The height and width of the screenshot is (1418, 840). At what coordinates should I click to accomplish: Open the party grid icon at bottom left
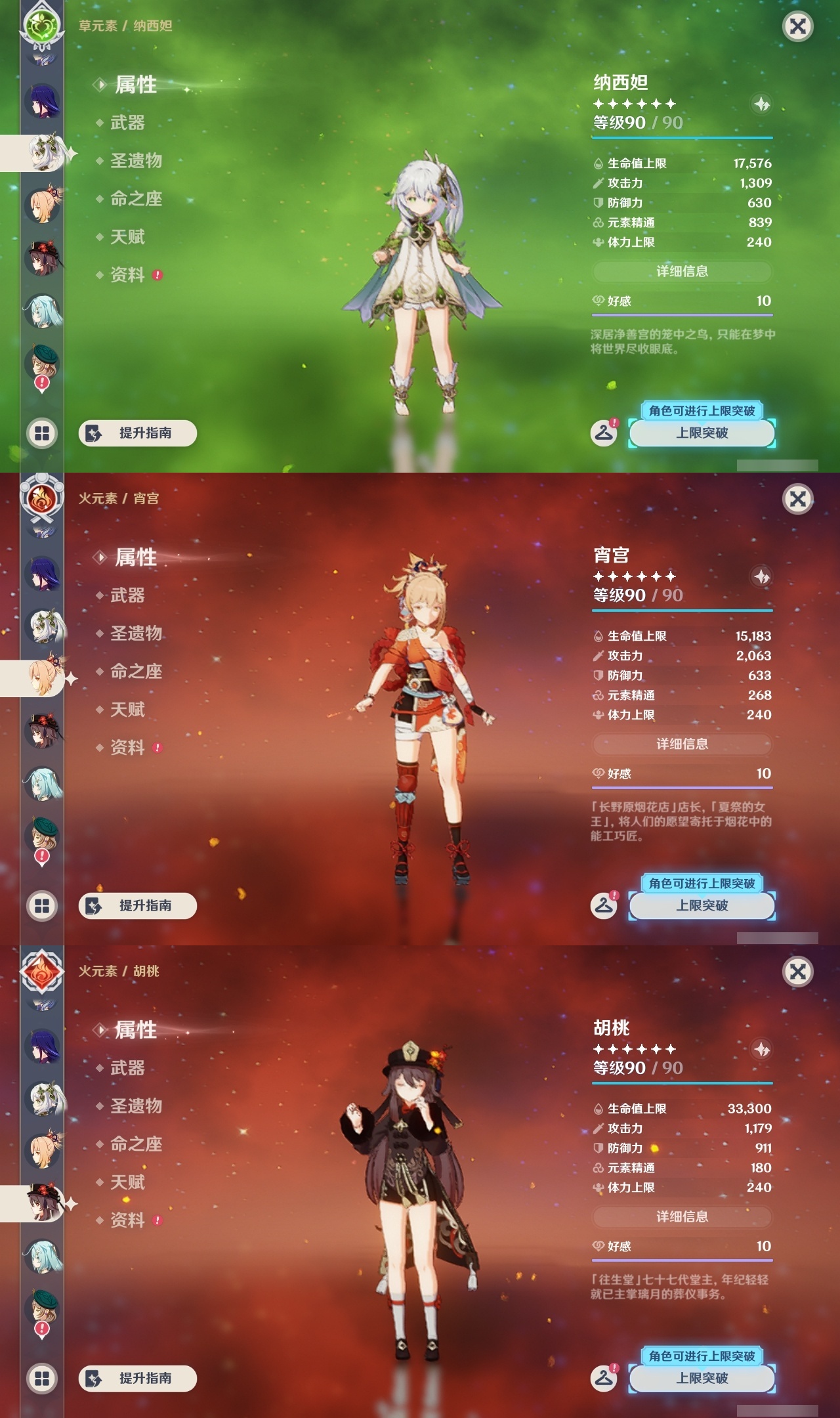pyautogui.click(x=42, y=433)
